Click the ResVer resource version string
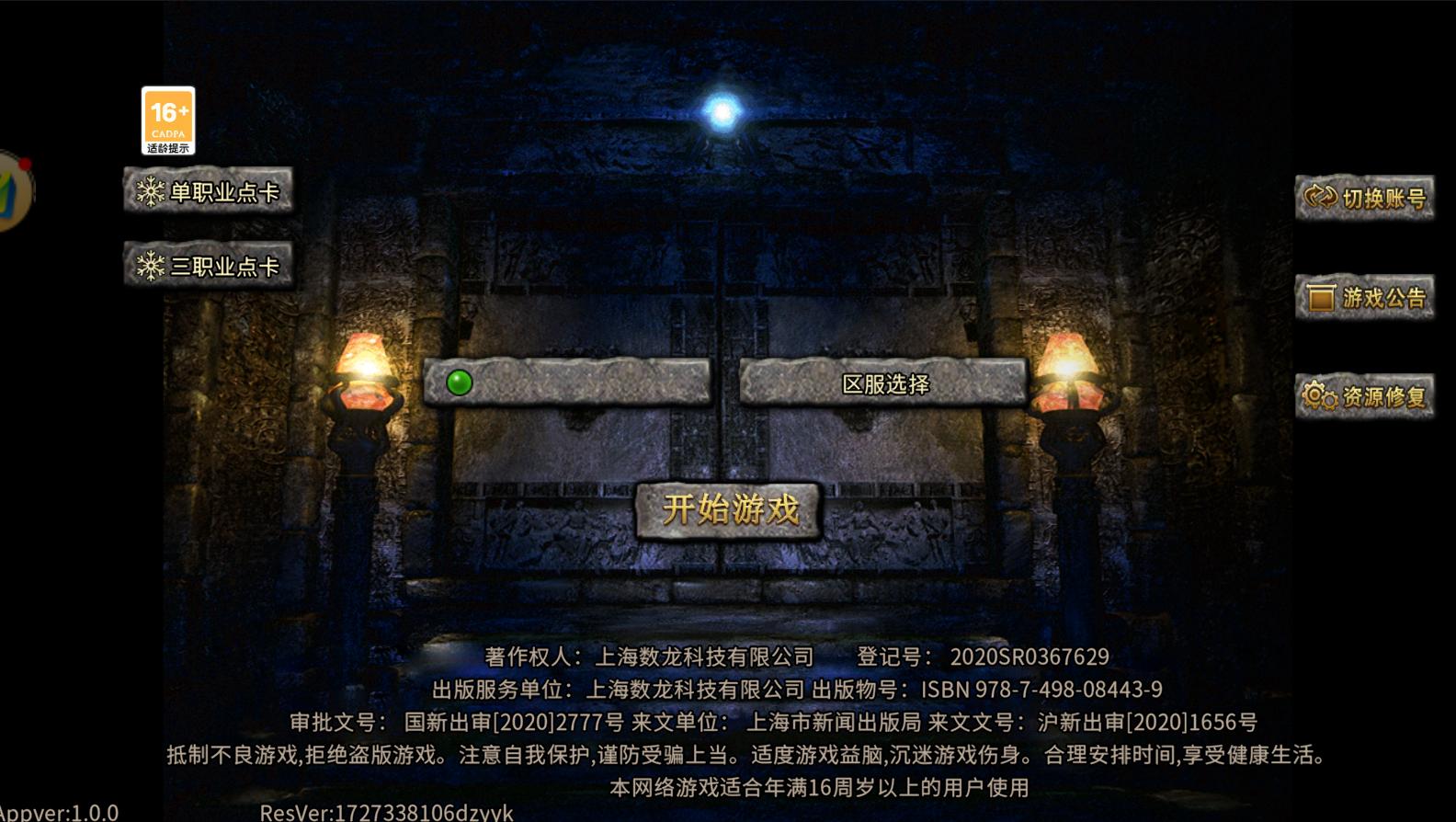 386,814
